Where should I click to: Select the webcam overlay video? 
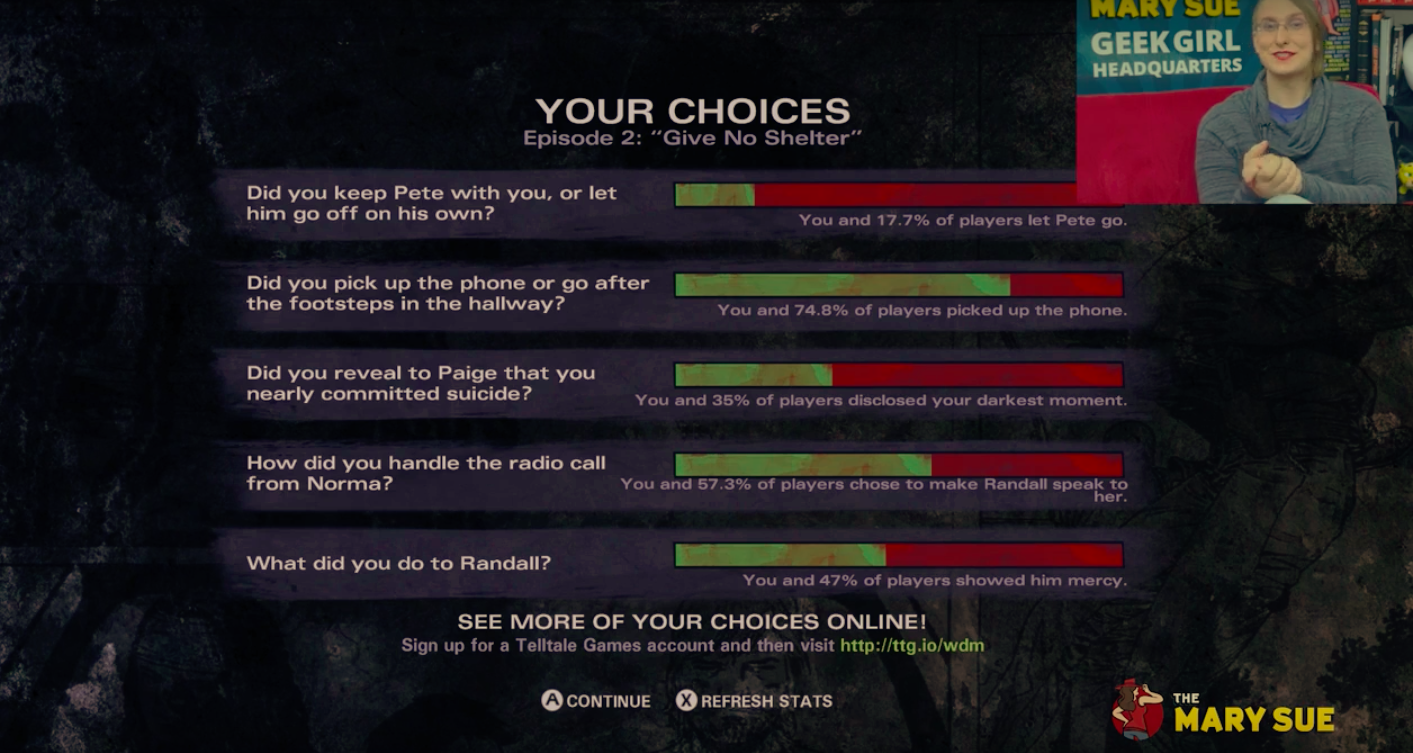coord(1244,101)
